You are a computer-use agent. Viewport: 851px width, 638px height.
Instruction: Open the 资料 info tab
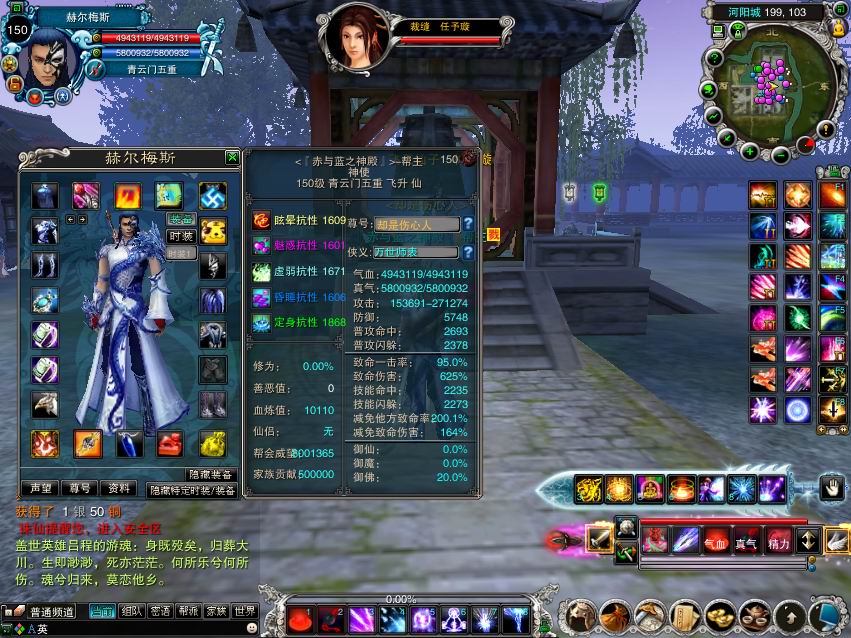(x=120, y=489)
